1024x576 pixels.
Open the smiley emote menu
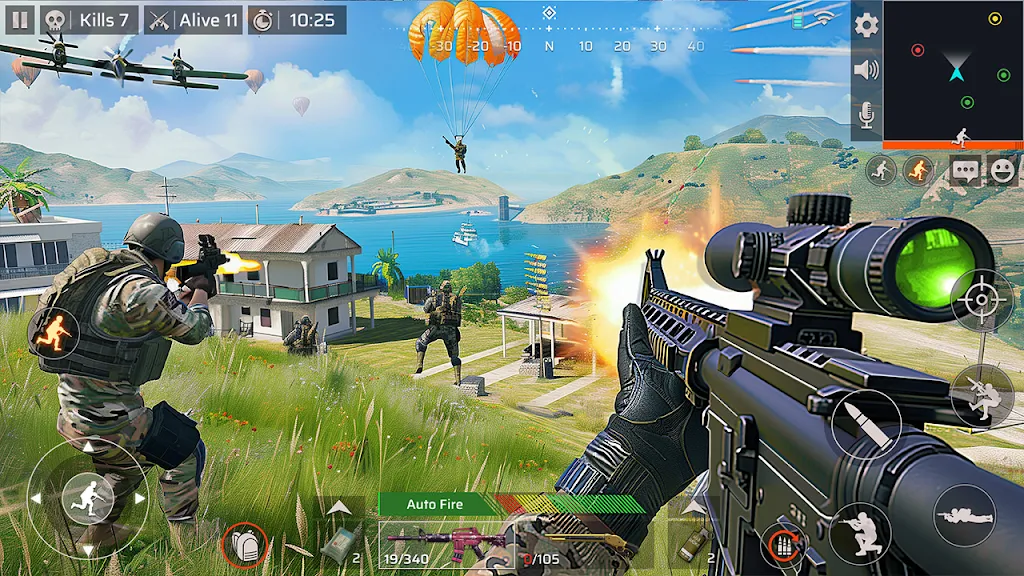click(x=1001, y=171)
